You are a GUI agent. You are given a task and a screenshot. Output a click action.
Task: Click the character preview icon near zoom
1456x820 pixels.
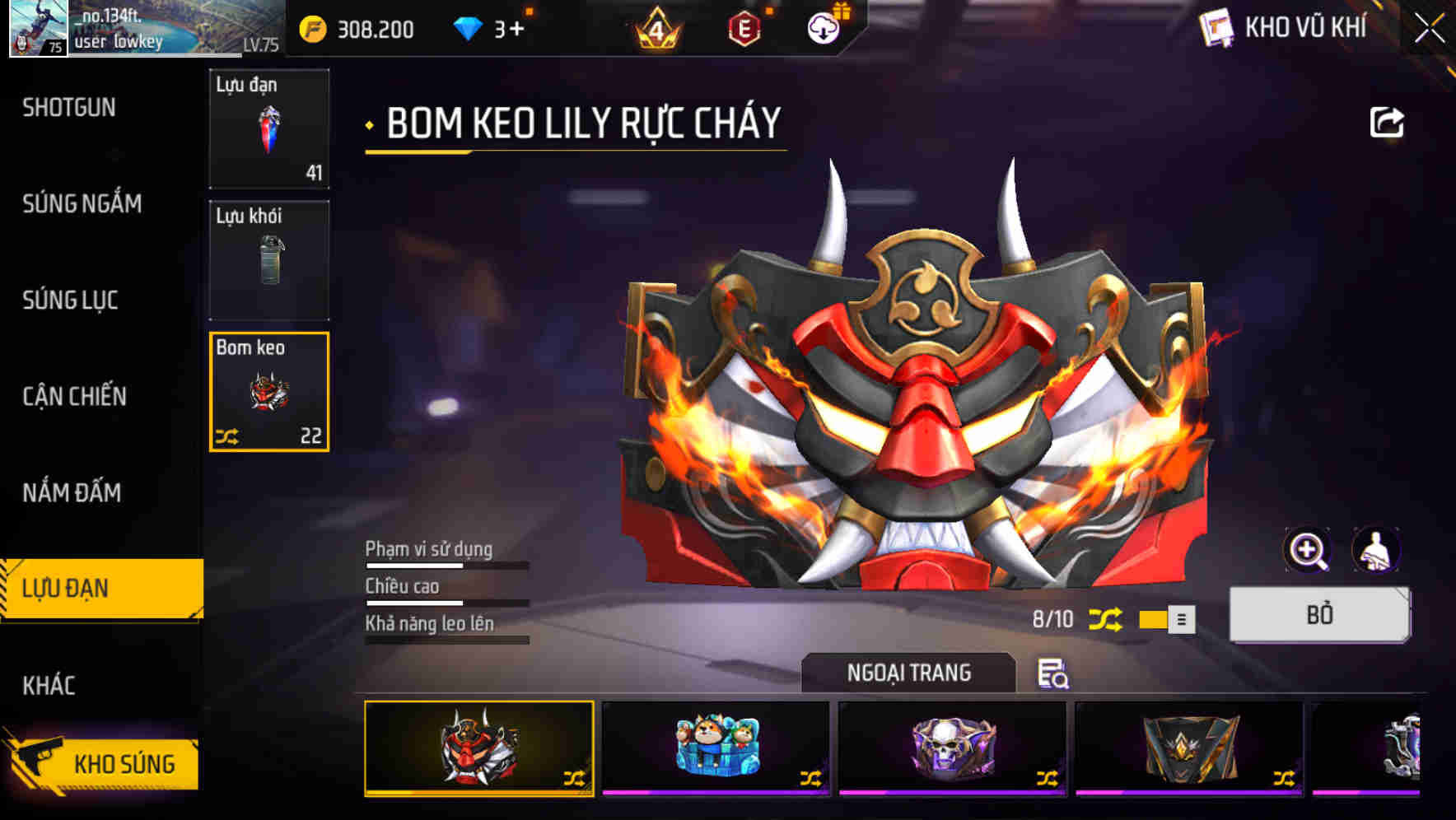point(1377,550)
